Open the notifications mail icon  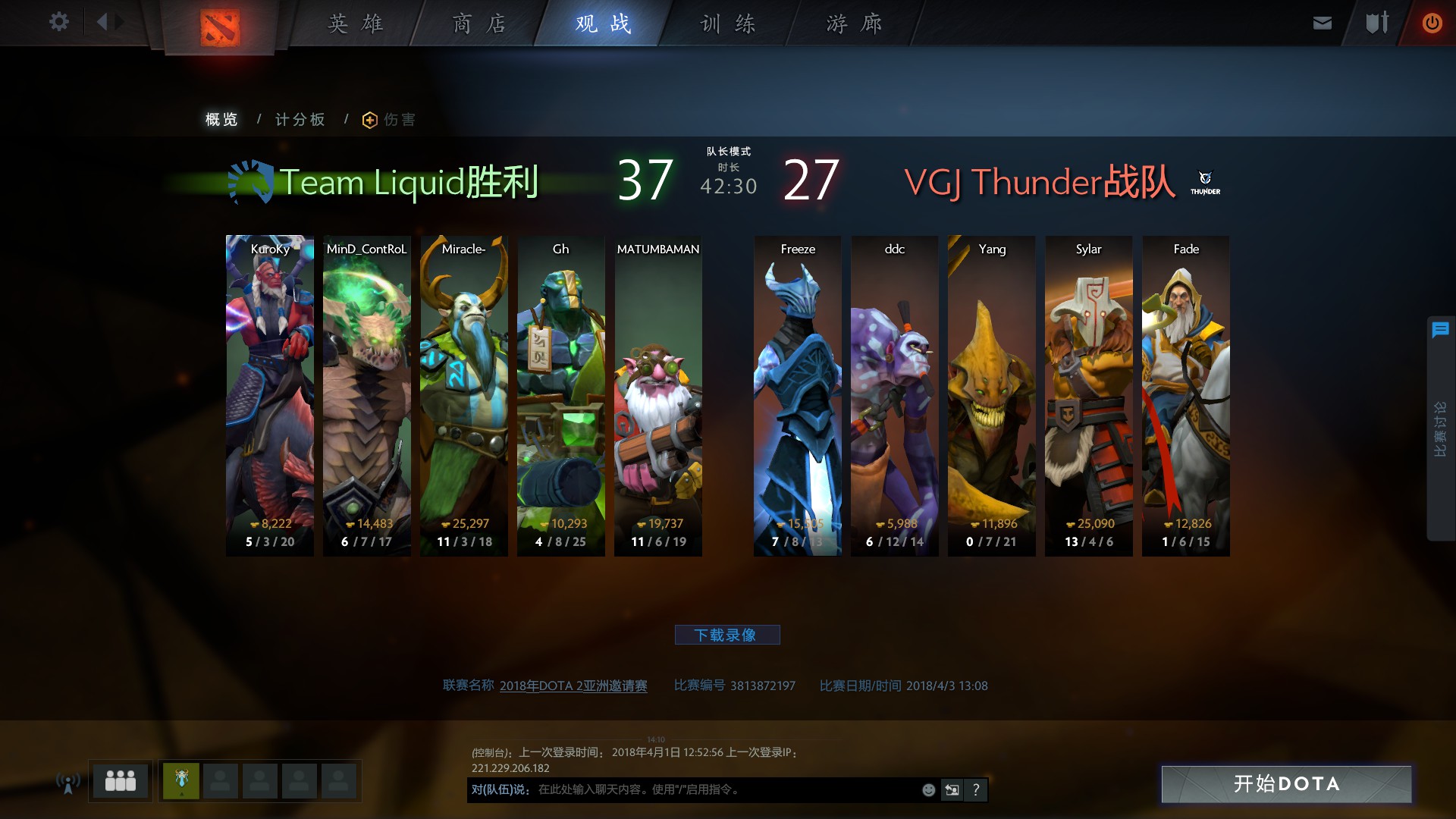[x=1322, y=23]
